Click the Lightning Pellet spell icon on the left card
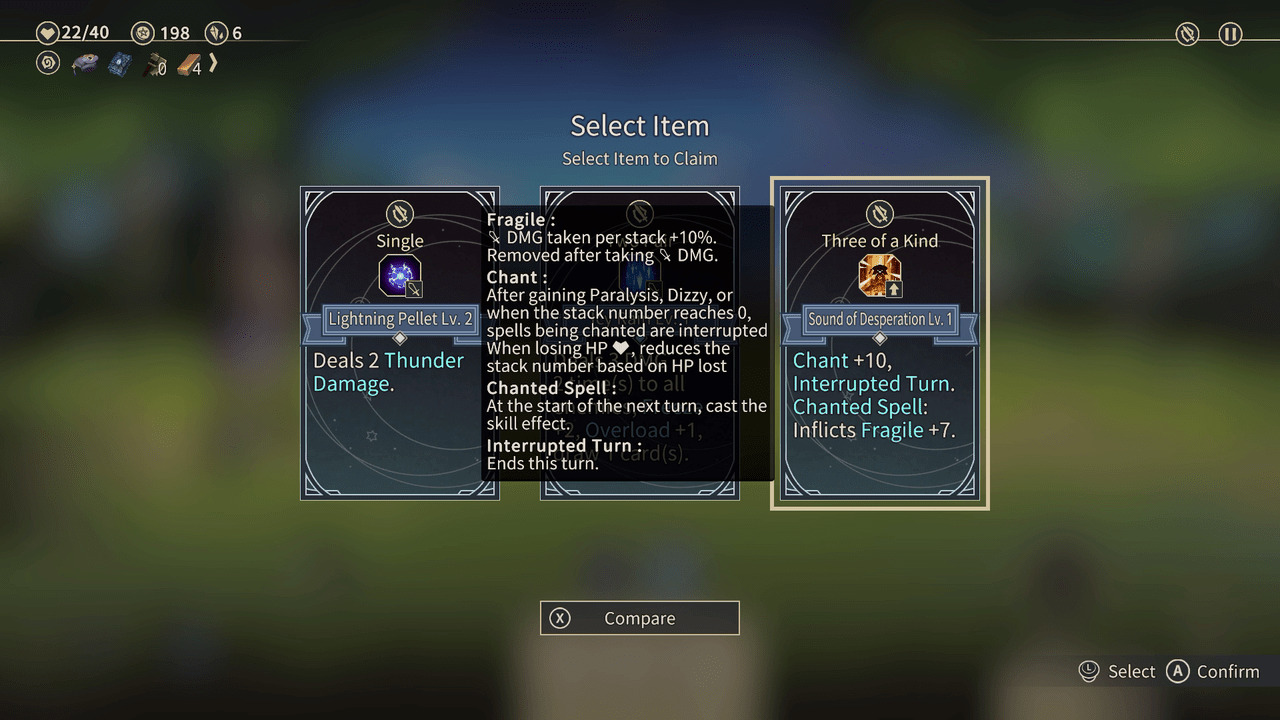Viewport: 1280px width, 720px height. point(399,276)
